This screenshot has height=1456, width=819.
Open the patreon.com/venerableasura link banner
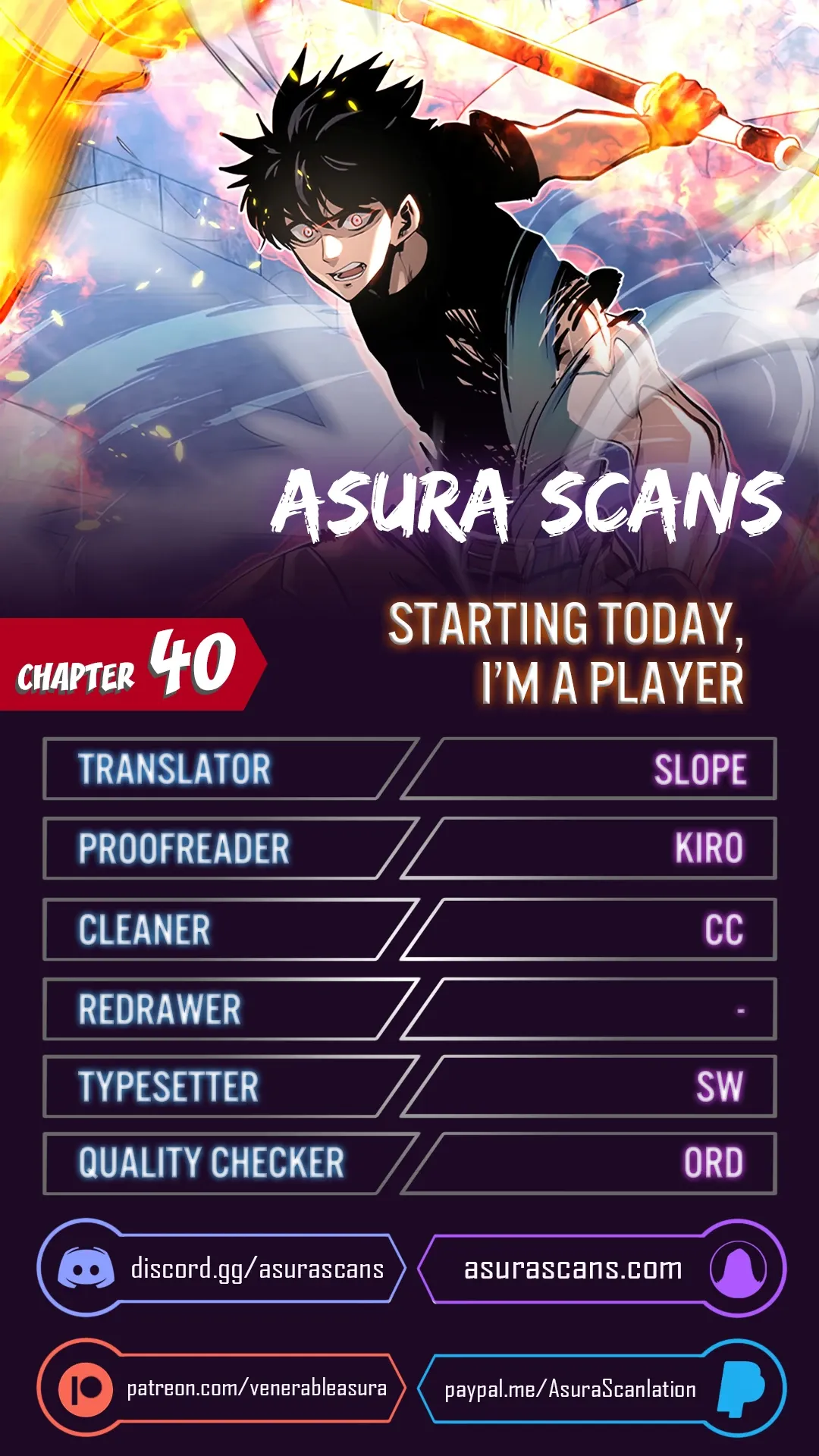pyautogui.click(x=221, y=1388)
